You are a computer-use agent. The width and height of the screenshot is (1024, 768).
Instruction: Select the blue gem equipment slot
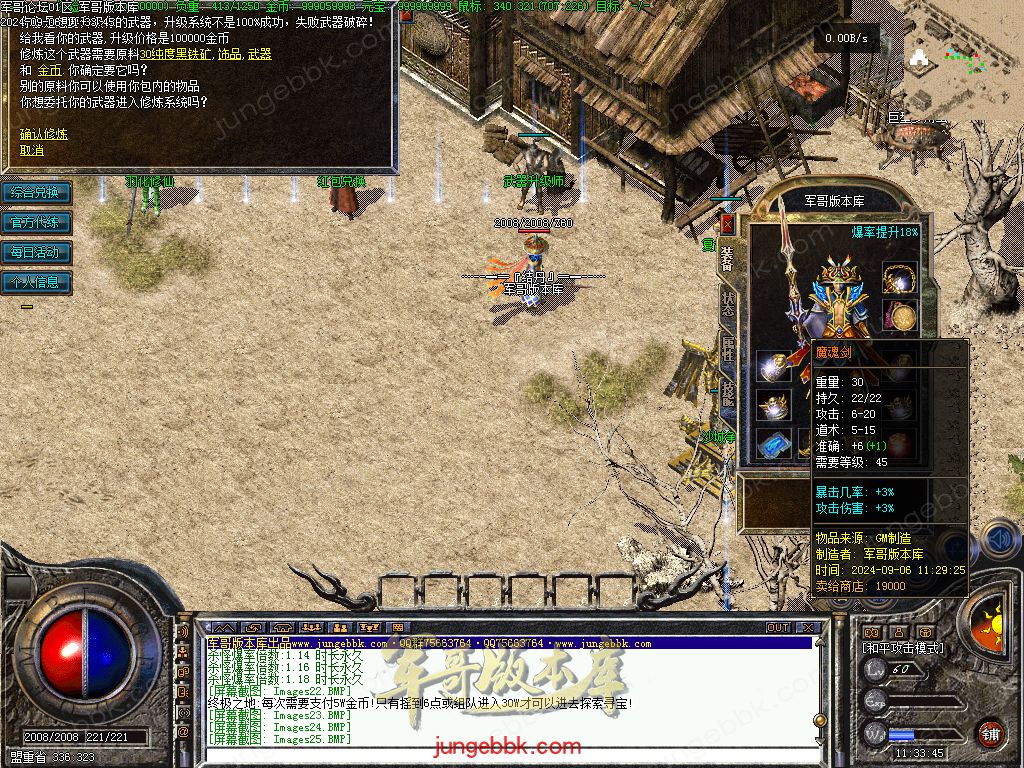(771, 443)
